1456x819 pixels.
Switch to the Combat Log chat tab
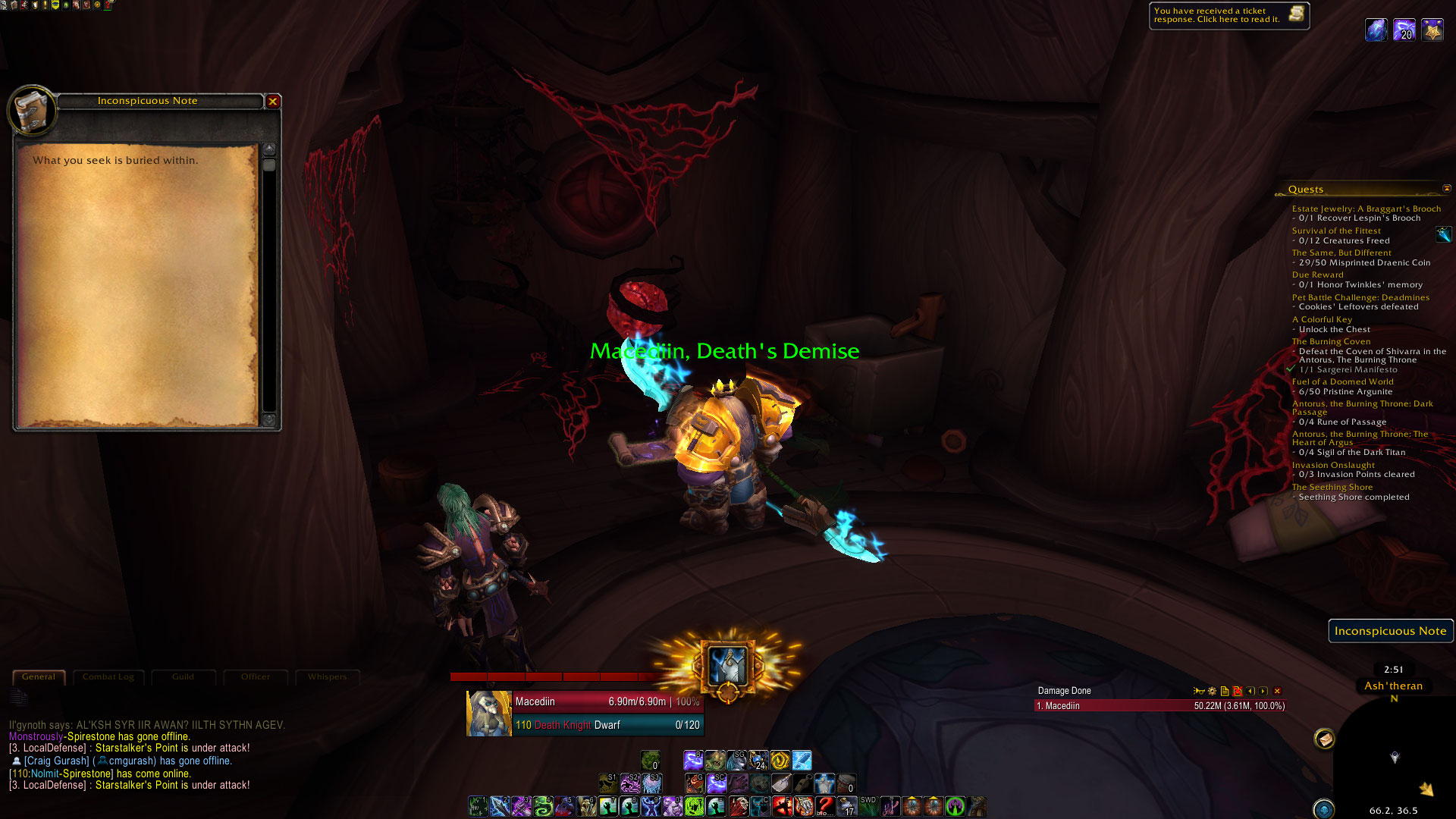(108, 677)
